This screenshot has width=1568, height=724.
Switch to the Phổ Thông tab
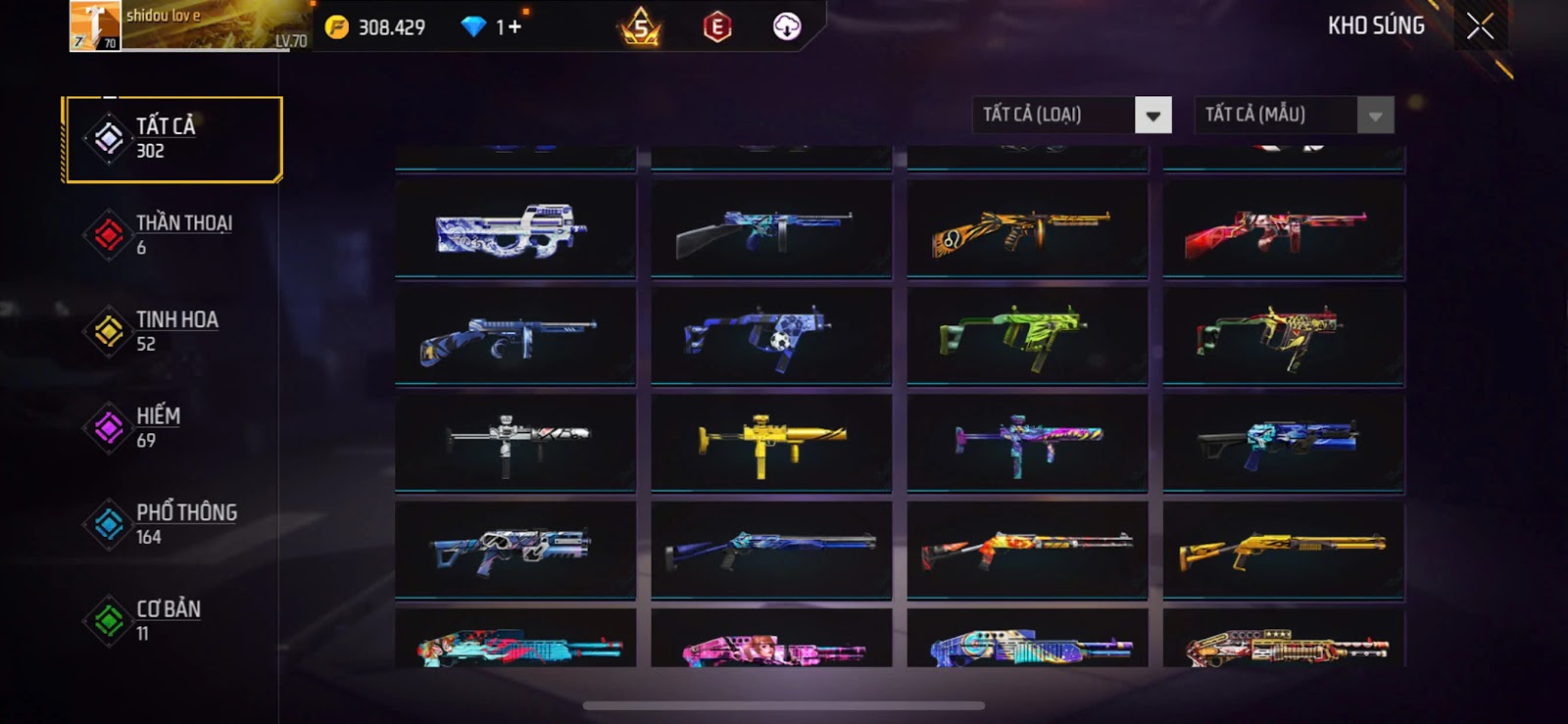172,524
